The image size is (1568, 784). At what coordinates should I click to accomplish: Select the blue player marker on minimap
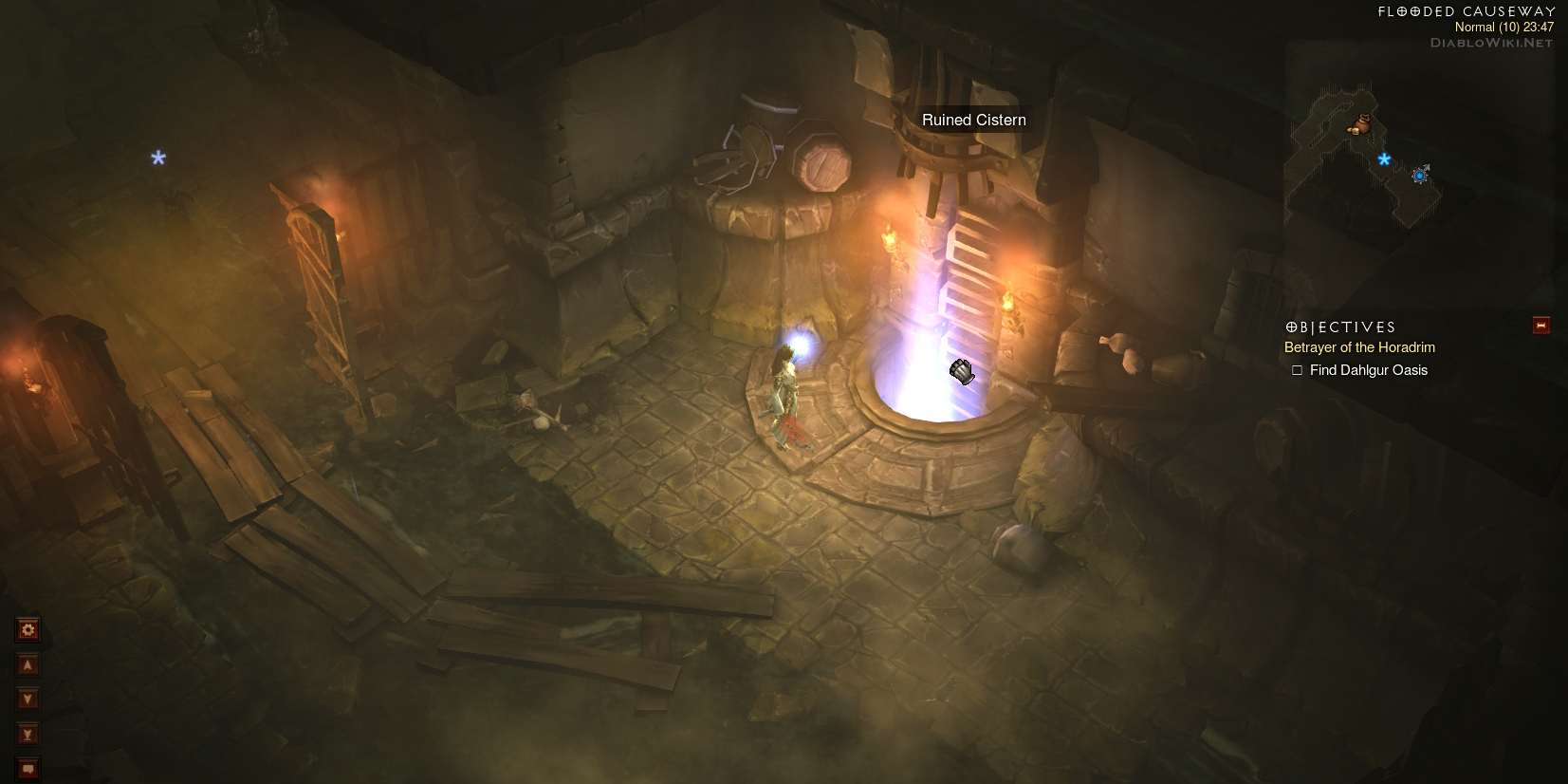click(1419, 176)
